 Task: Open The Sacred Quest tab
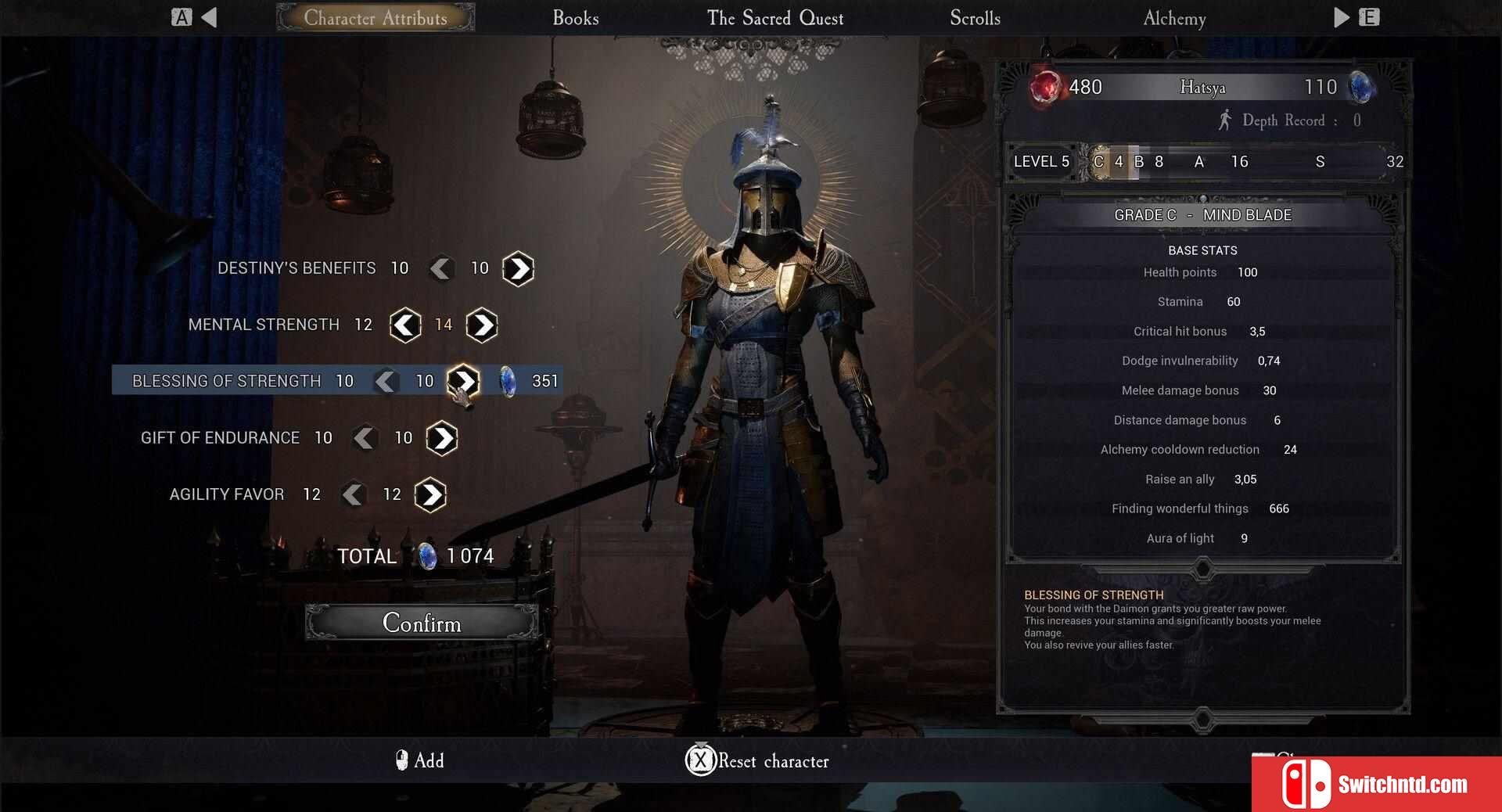[x=774, y=18]
